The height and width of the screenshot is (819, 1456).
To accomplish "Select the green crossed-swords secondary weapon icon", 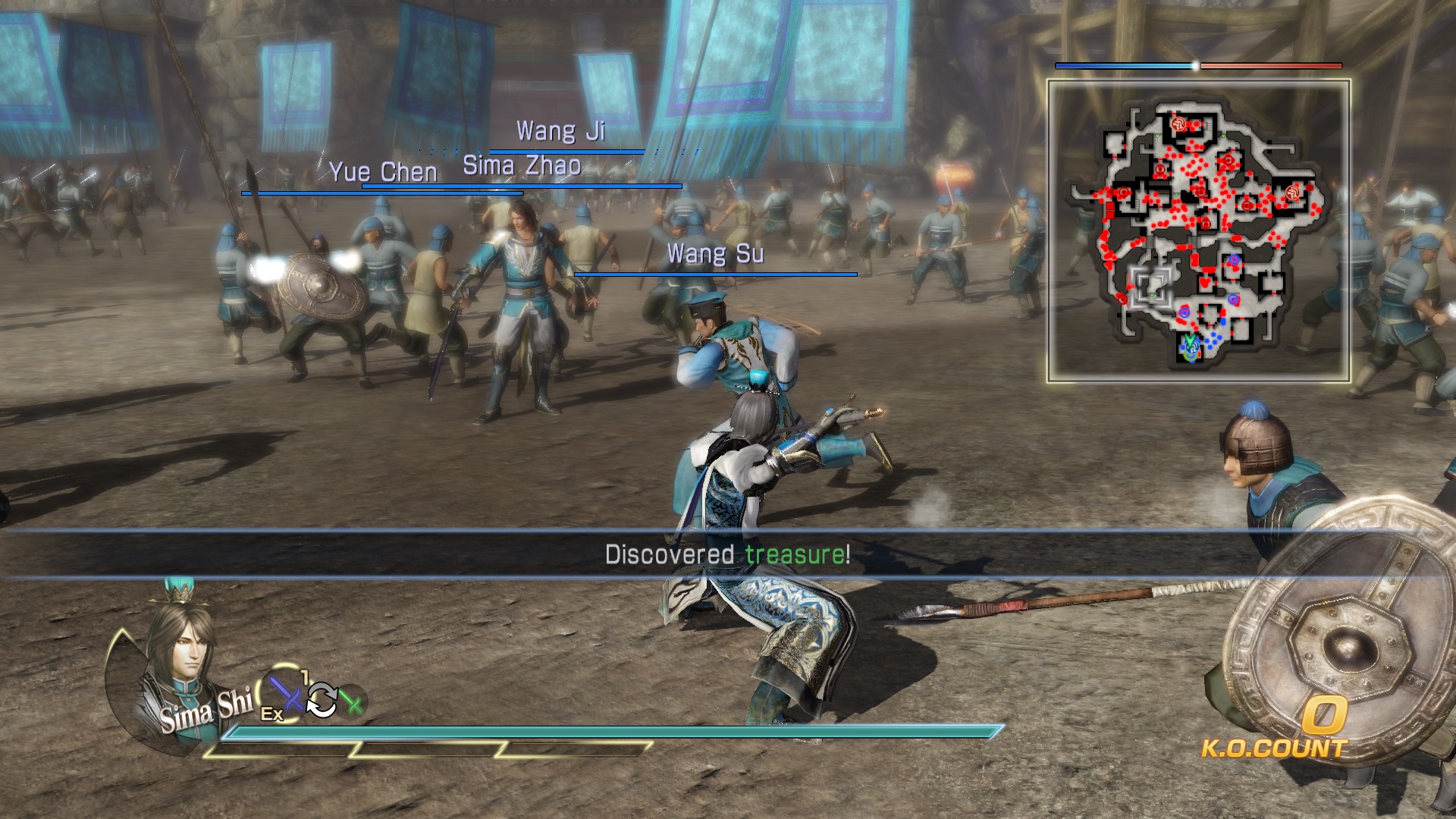I will coord(352,701).
